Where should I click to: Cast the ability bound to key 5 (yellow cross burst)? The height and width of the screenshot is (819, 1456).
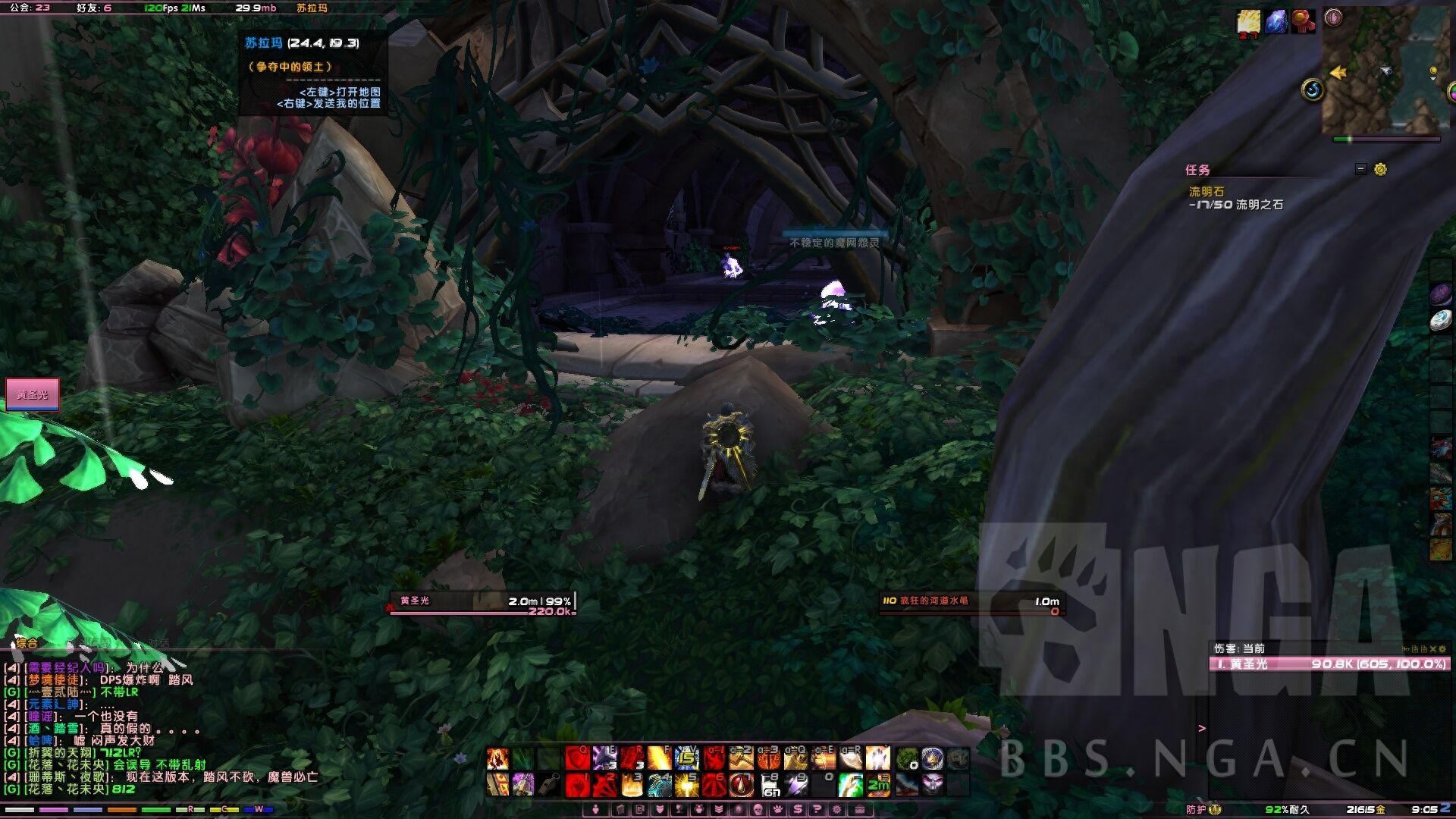(x=687, y=785)
